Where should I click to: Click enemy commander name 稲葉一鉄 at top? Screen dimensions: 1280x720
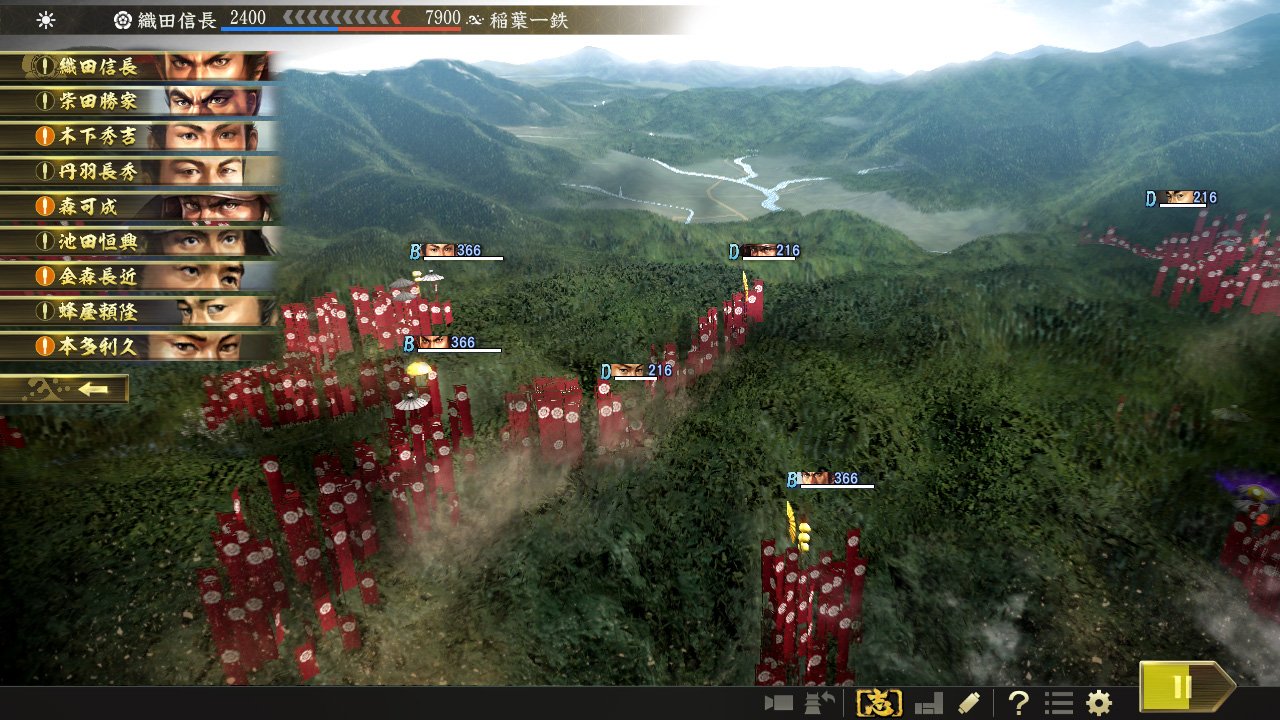pyautogui.click(x=530, y=17)
